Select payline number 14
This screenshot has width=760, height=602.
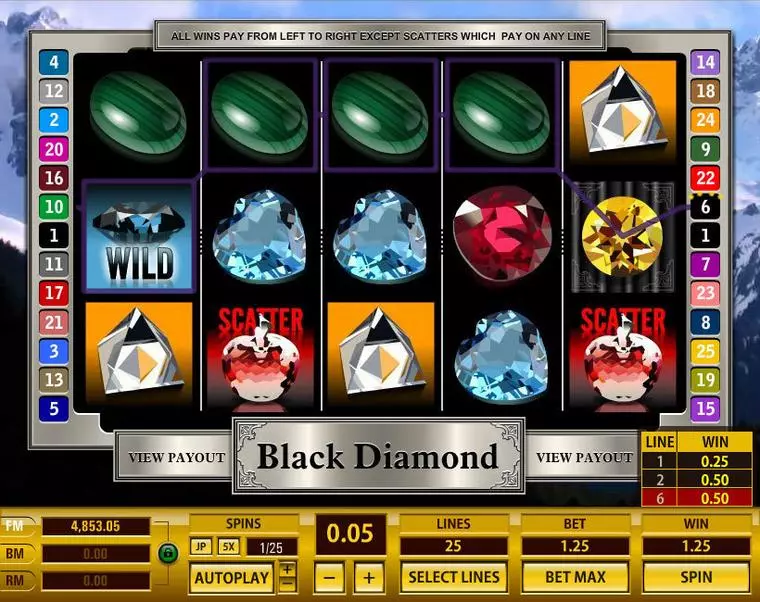[706, 62]
